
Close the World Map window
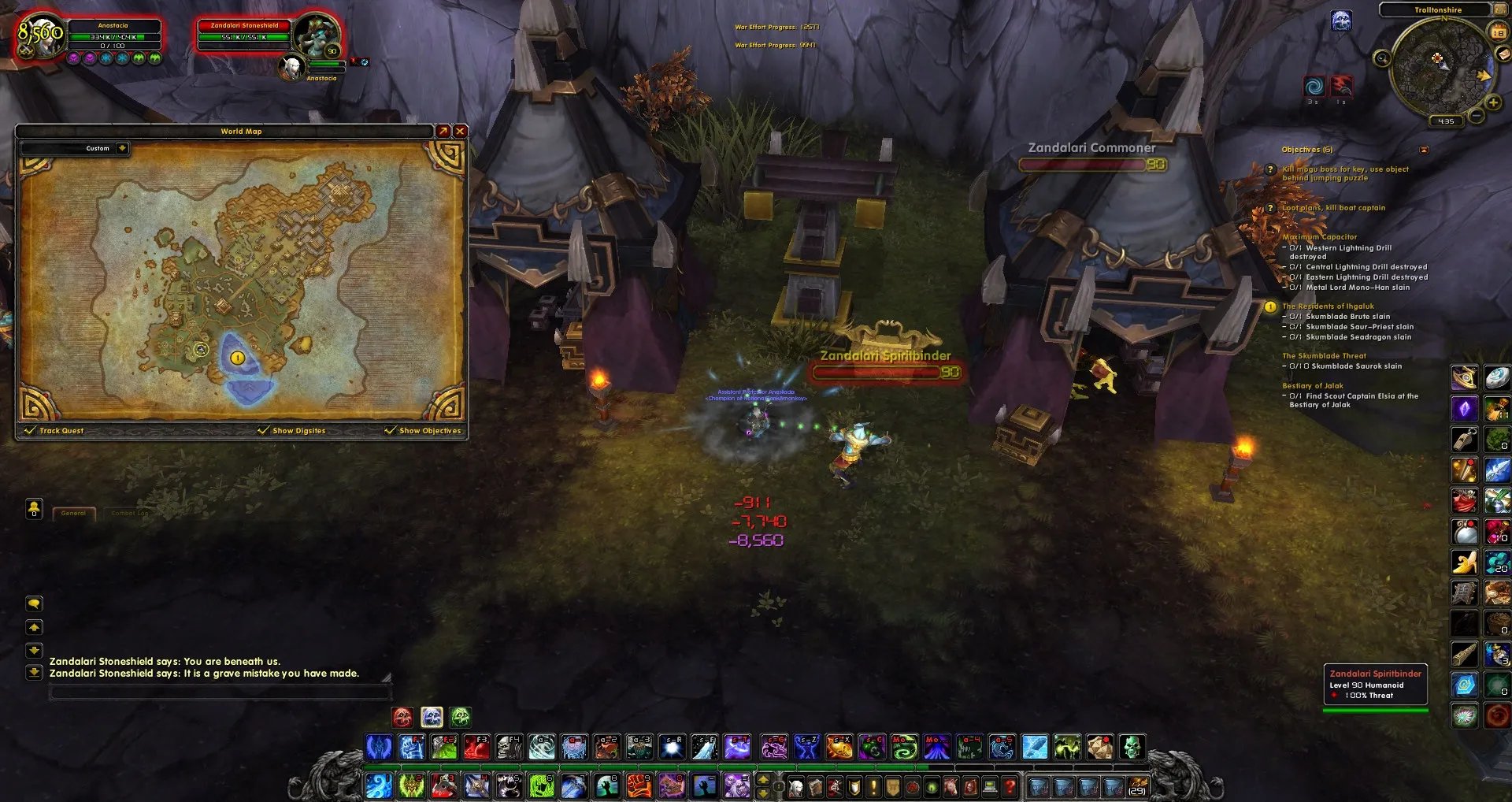[x=461, y=131]
